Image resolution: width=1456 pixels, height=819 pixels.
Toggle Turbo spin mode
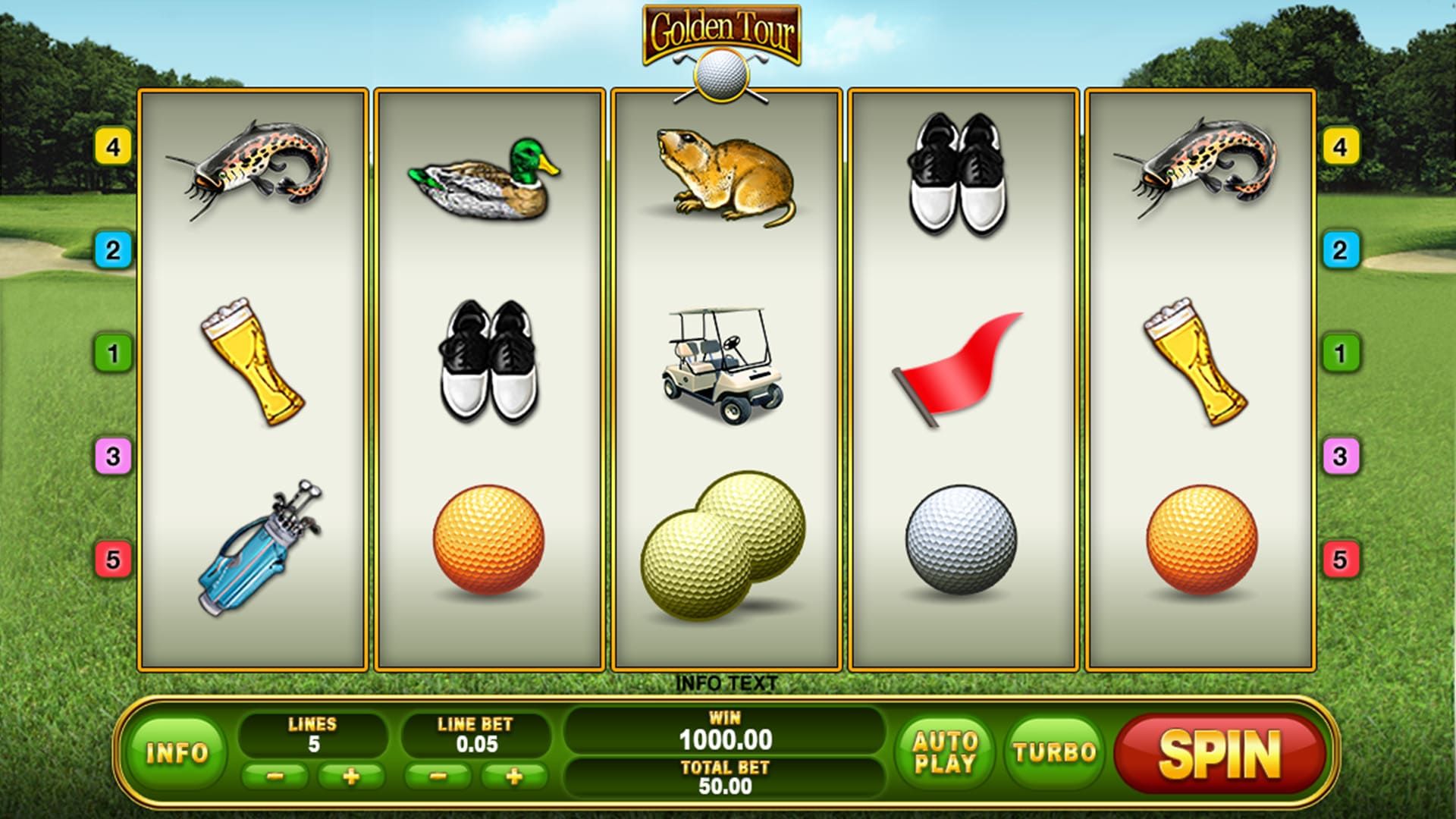[x=1055, y=752]
